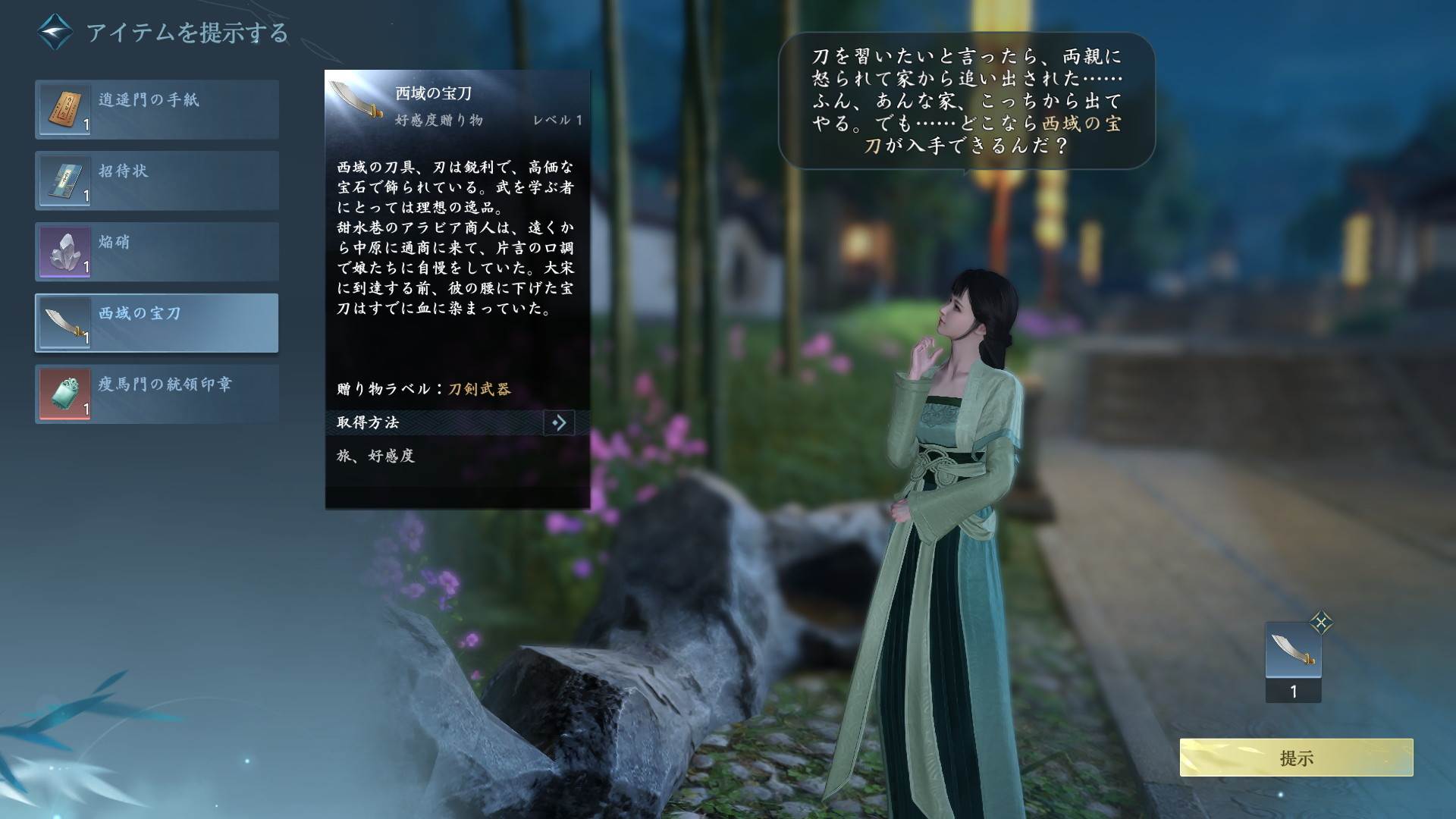Select the 焔硝 crystal item
The height and width of the screenshot is (819, 1456).
click(x=157, y=252)
